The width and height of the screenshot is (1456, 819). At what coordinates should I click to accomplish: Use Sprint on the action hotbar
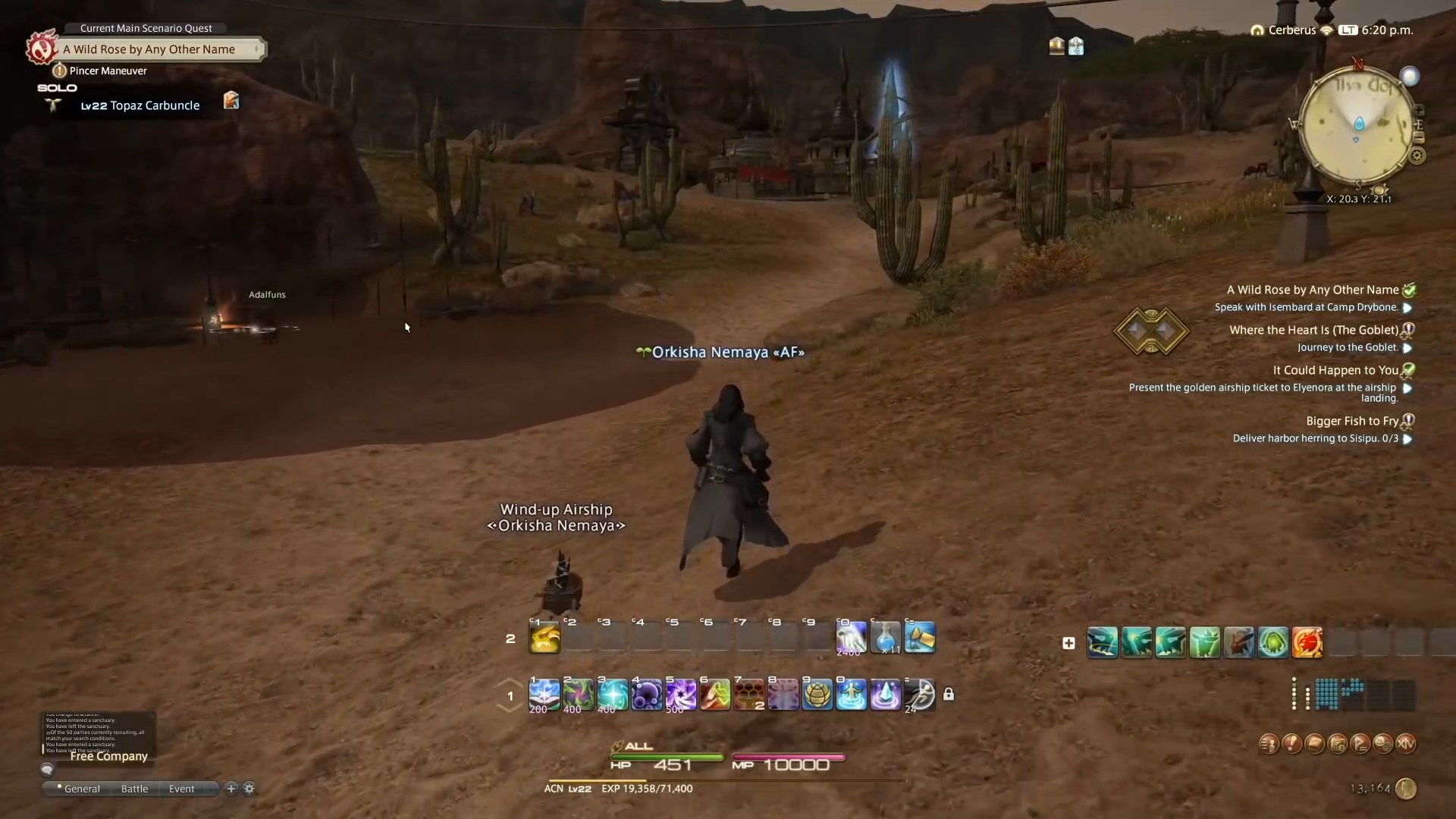(x=920, y=695)
